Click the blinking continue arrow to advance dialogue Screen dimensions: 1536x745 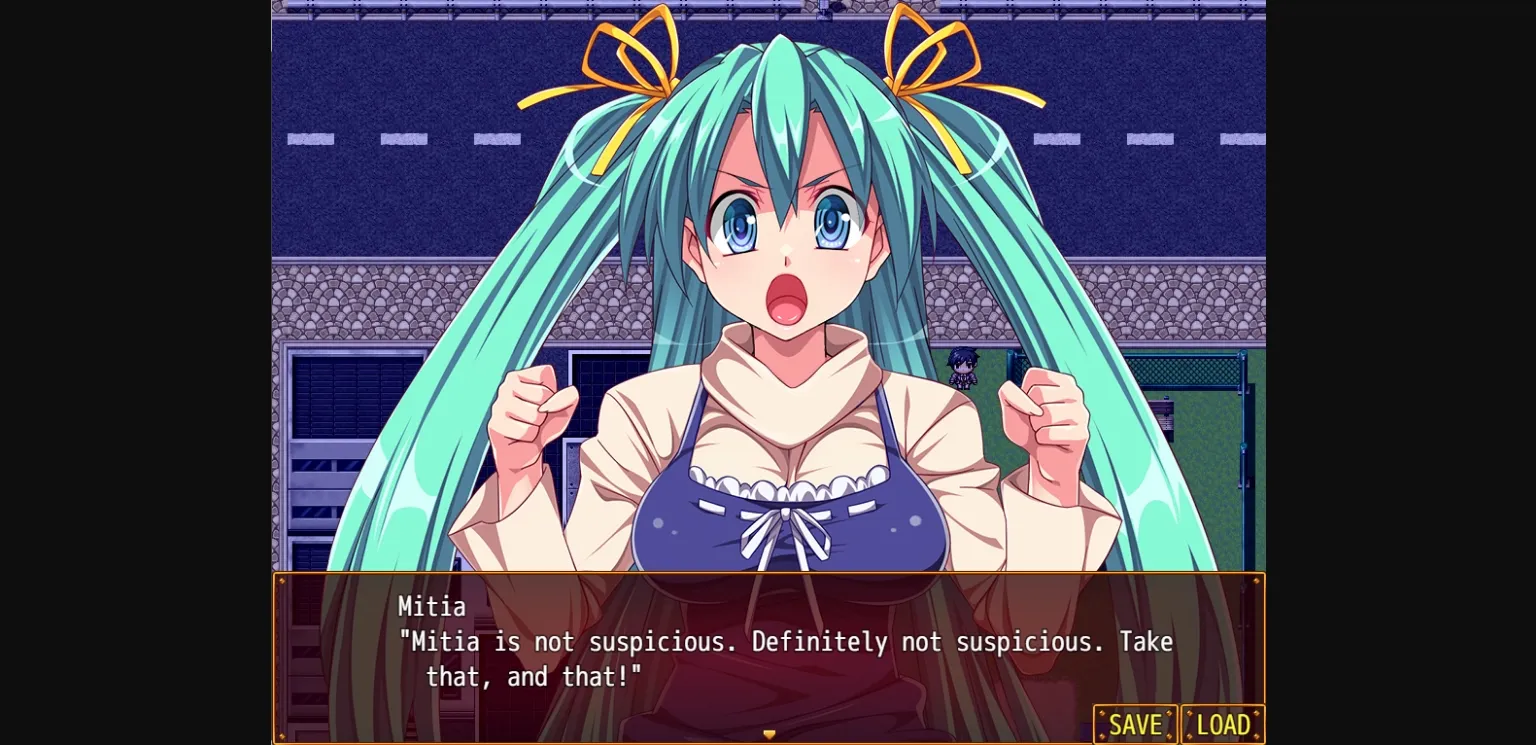coord(769,733)
